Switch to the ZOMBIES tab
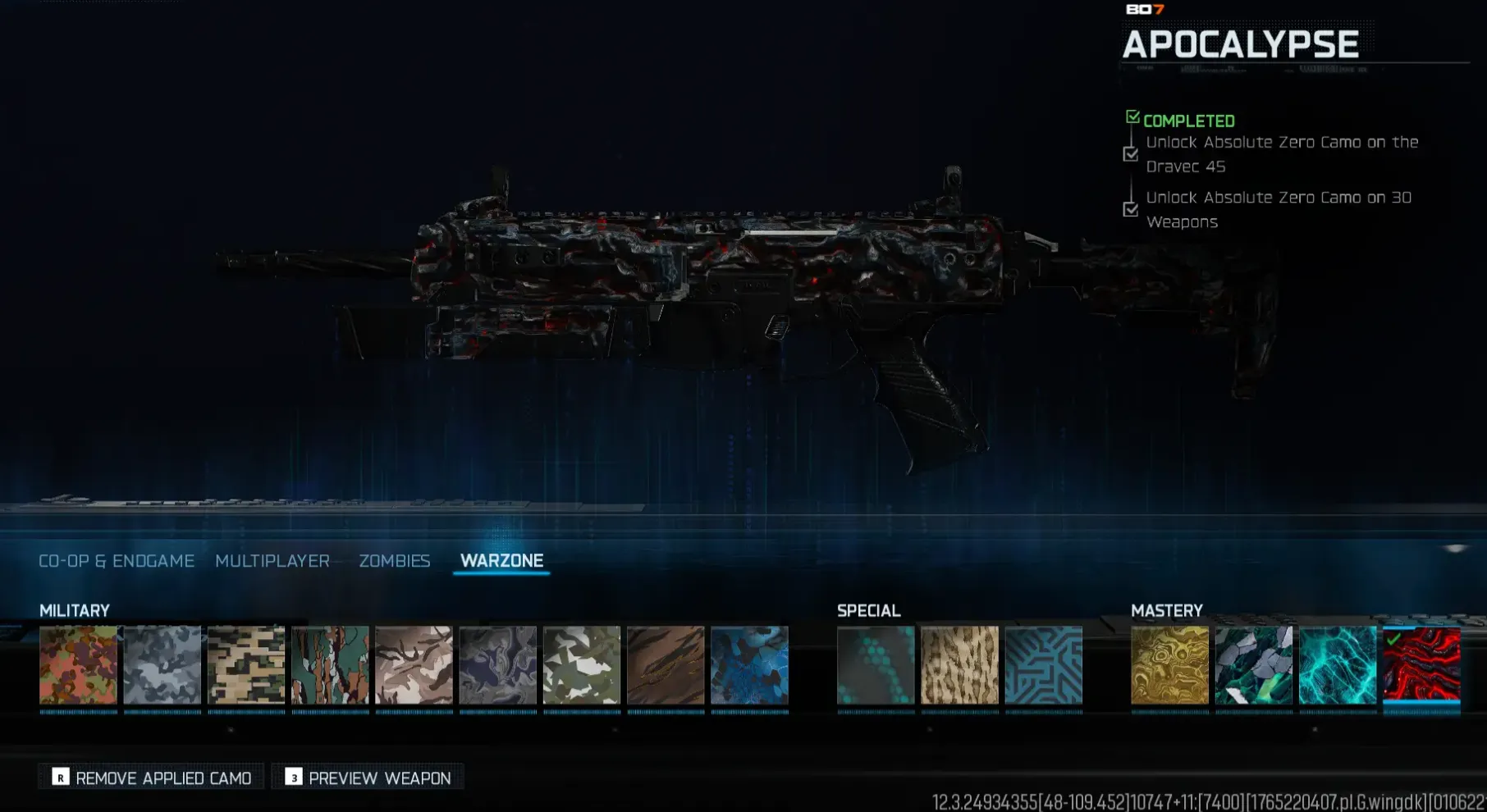 tap(394, 561)
